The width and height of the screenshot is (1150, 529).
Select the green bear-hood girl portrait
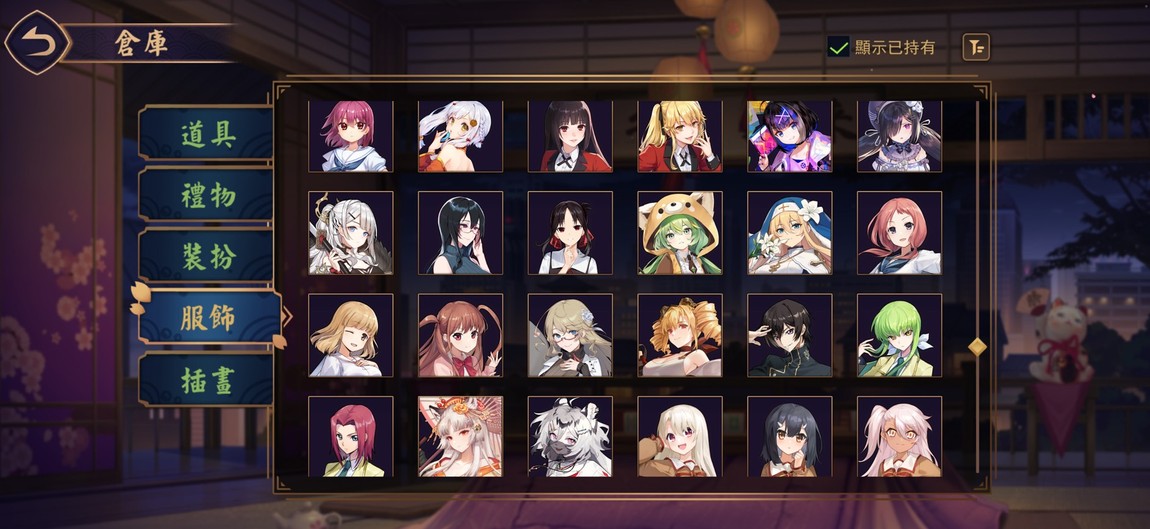click(x=680, y=233)
